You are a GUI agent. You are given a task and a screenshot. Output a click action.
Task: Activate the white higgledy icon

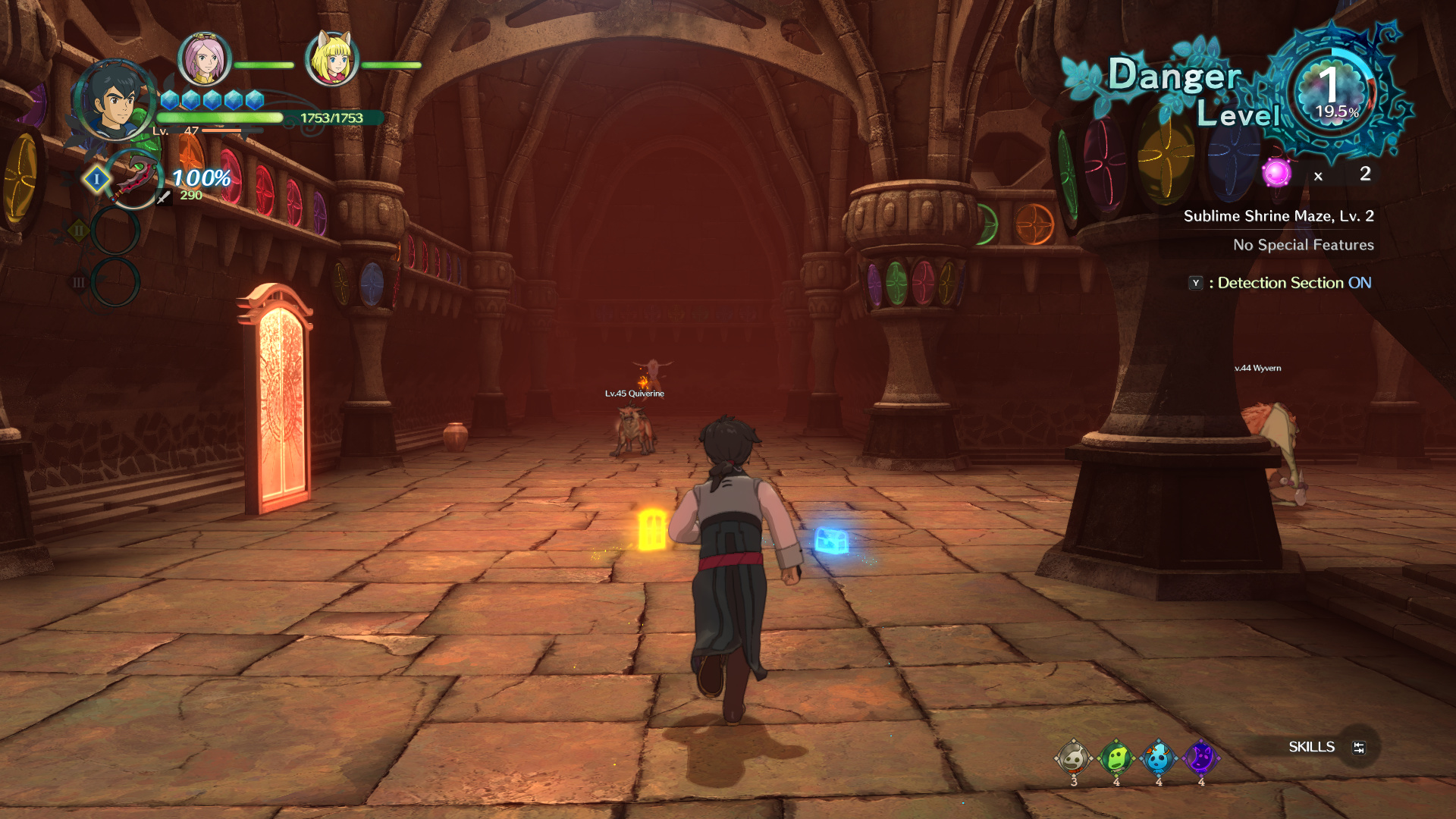(1074, 757)
